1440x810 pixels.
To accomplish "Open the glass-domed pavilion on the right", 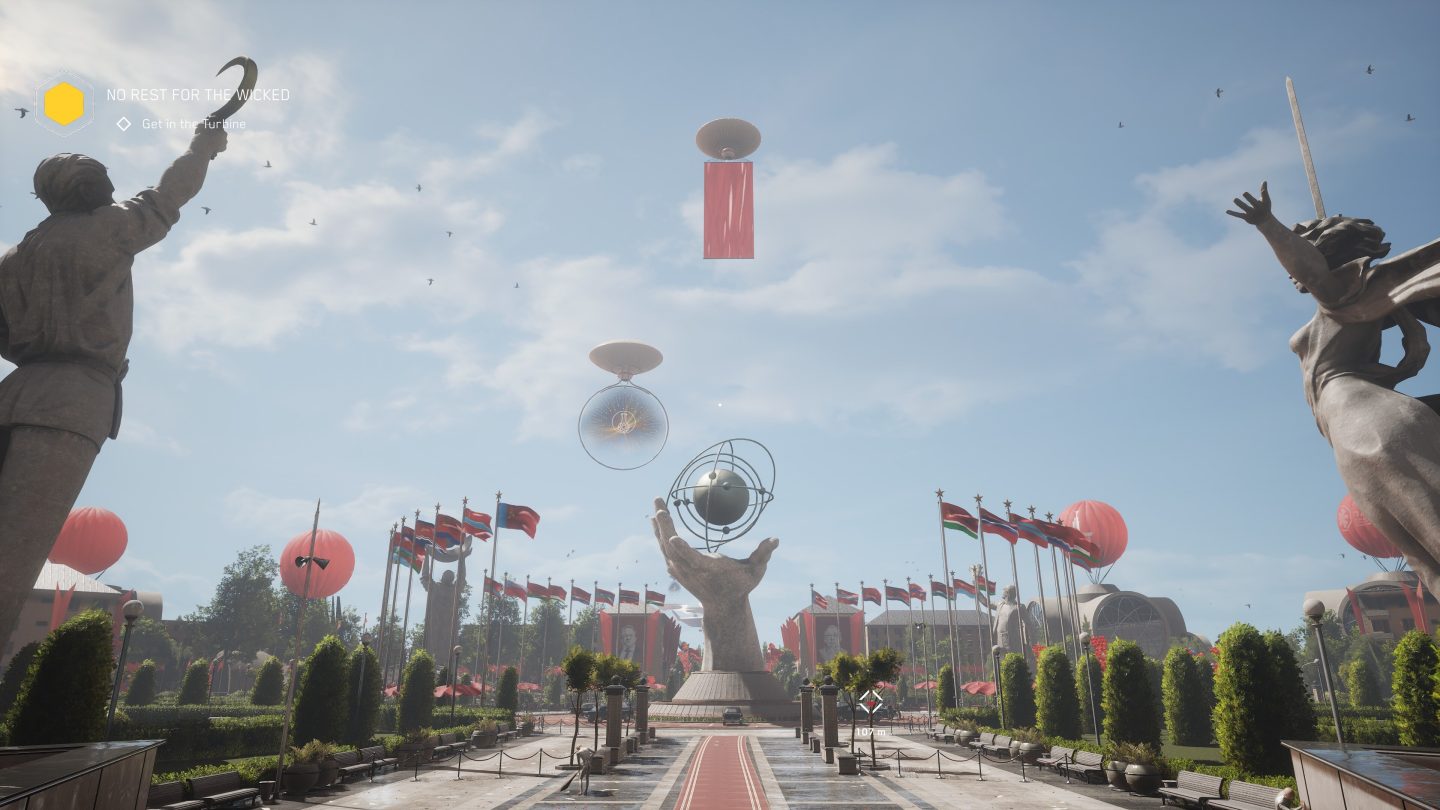I will click(x=1128, y=610).
